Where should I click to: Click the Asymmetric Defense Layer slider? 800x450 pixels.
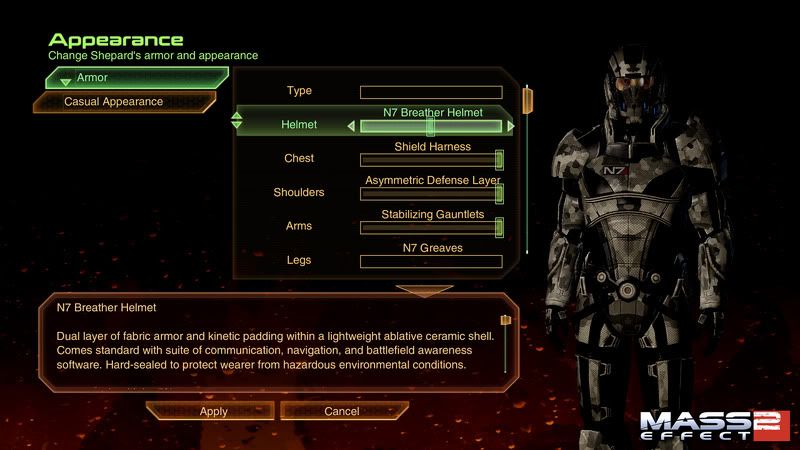click(x=431, y=194)
